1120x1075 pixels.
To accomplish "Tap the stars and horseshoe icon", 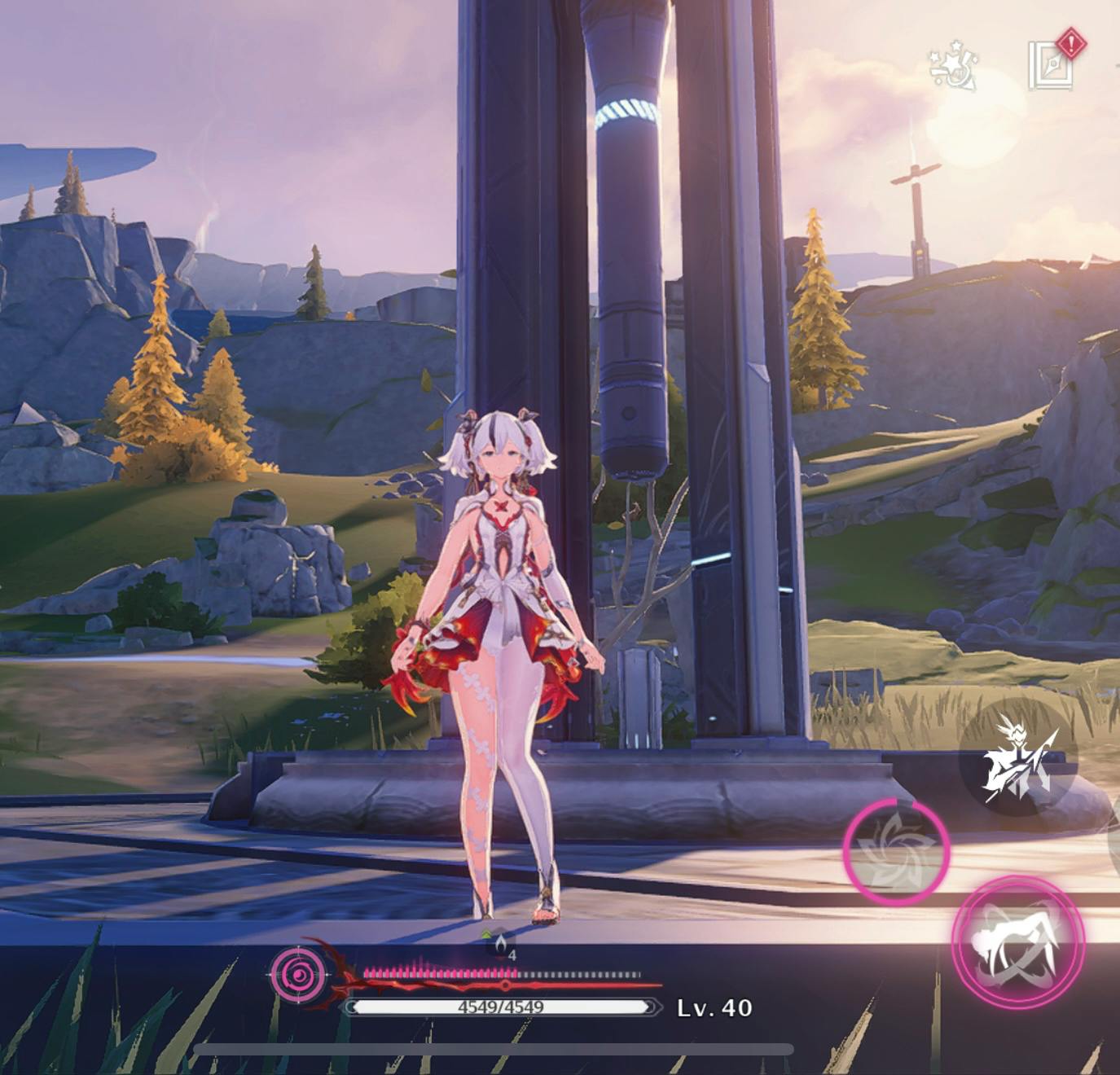I will [954, 67].
